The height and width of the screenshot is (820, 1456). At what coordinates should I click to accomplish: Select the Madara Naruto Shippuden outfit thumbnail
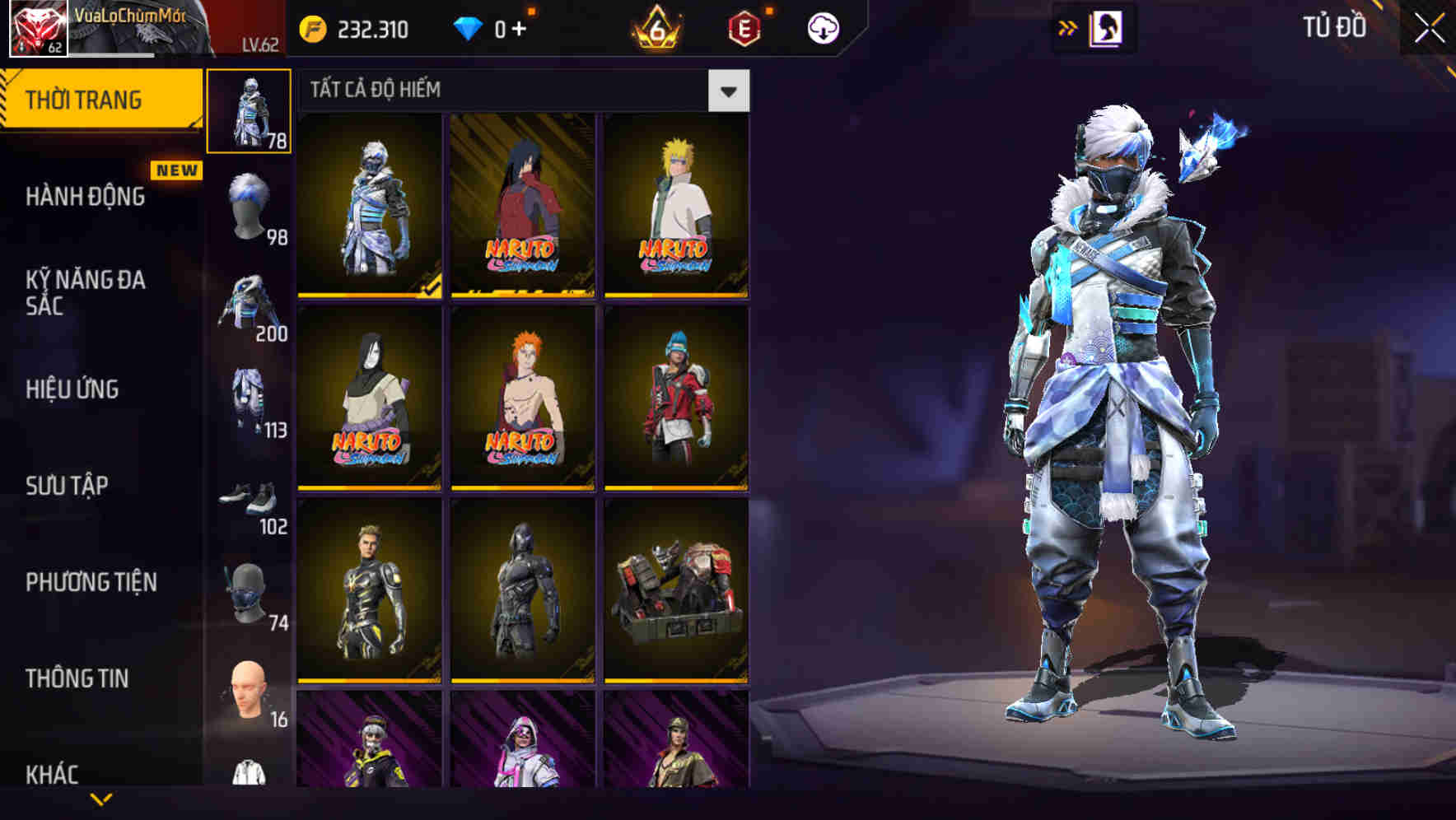pos(521,206)
